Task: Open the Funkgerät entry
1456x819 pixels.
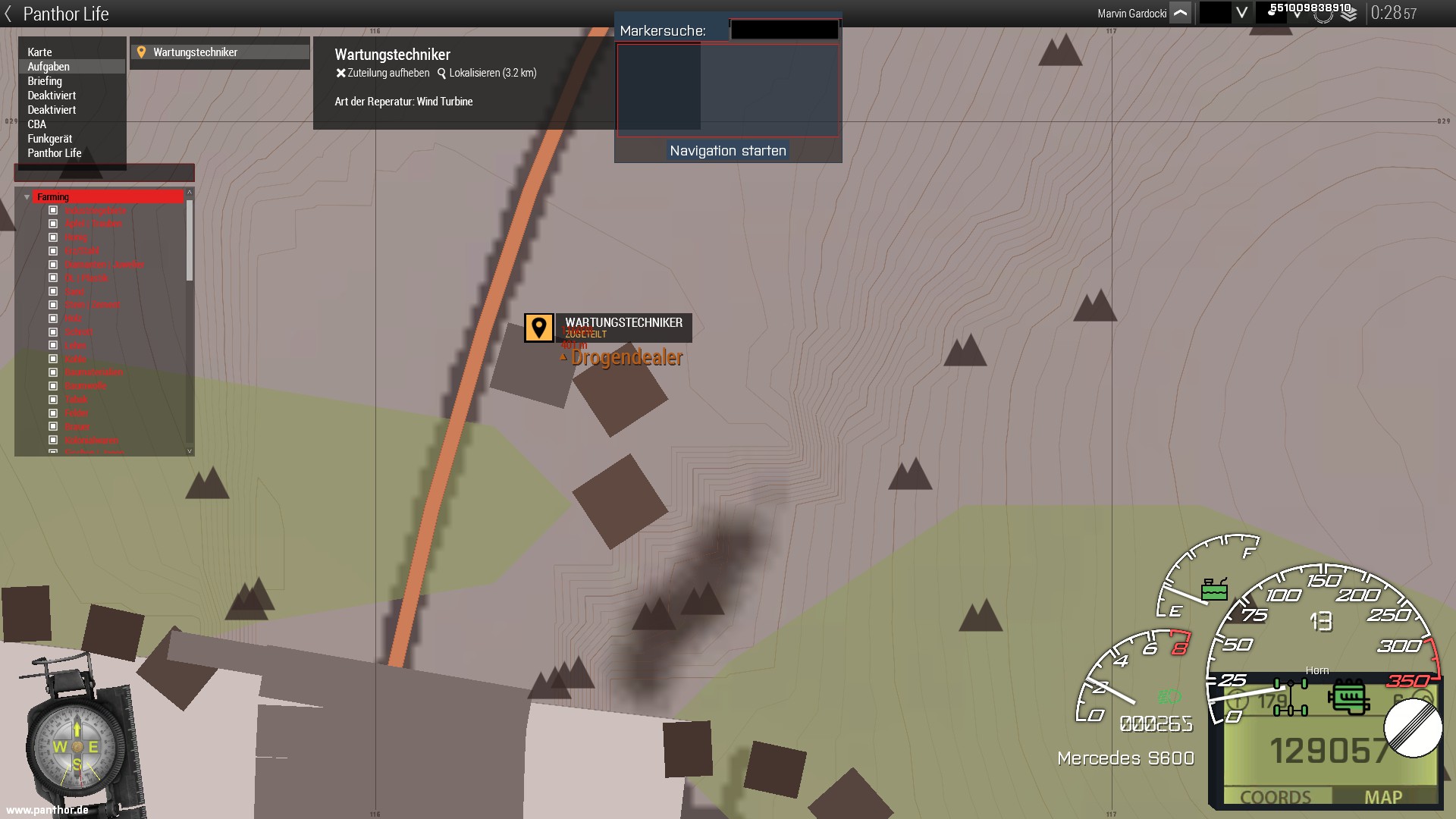Action: (50, 139)
